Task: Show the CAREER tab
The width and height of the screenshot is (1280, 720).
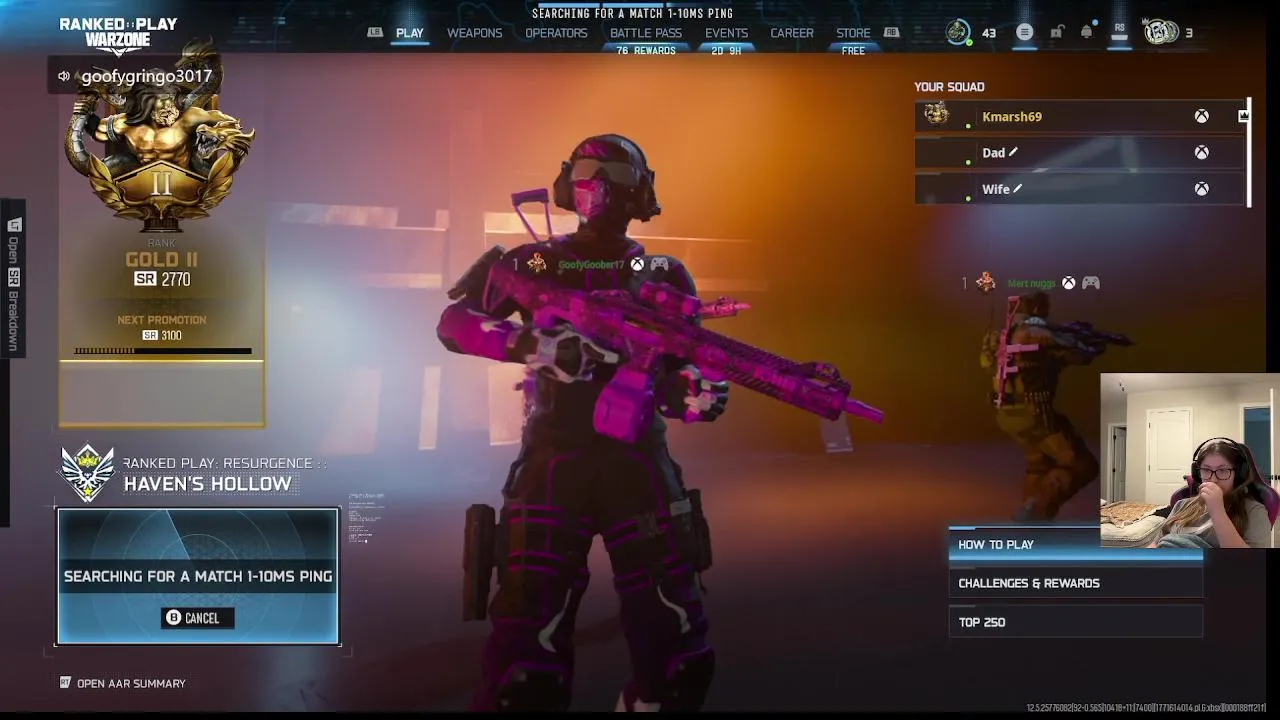Action: (791, 33)
